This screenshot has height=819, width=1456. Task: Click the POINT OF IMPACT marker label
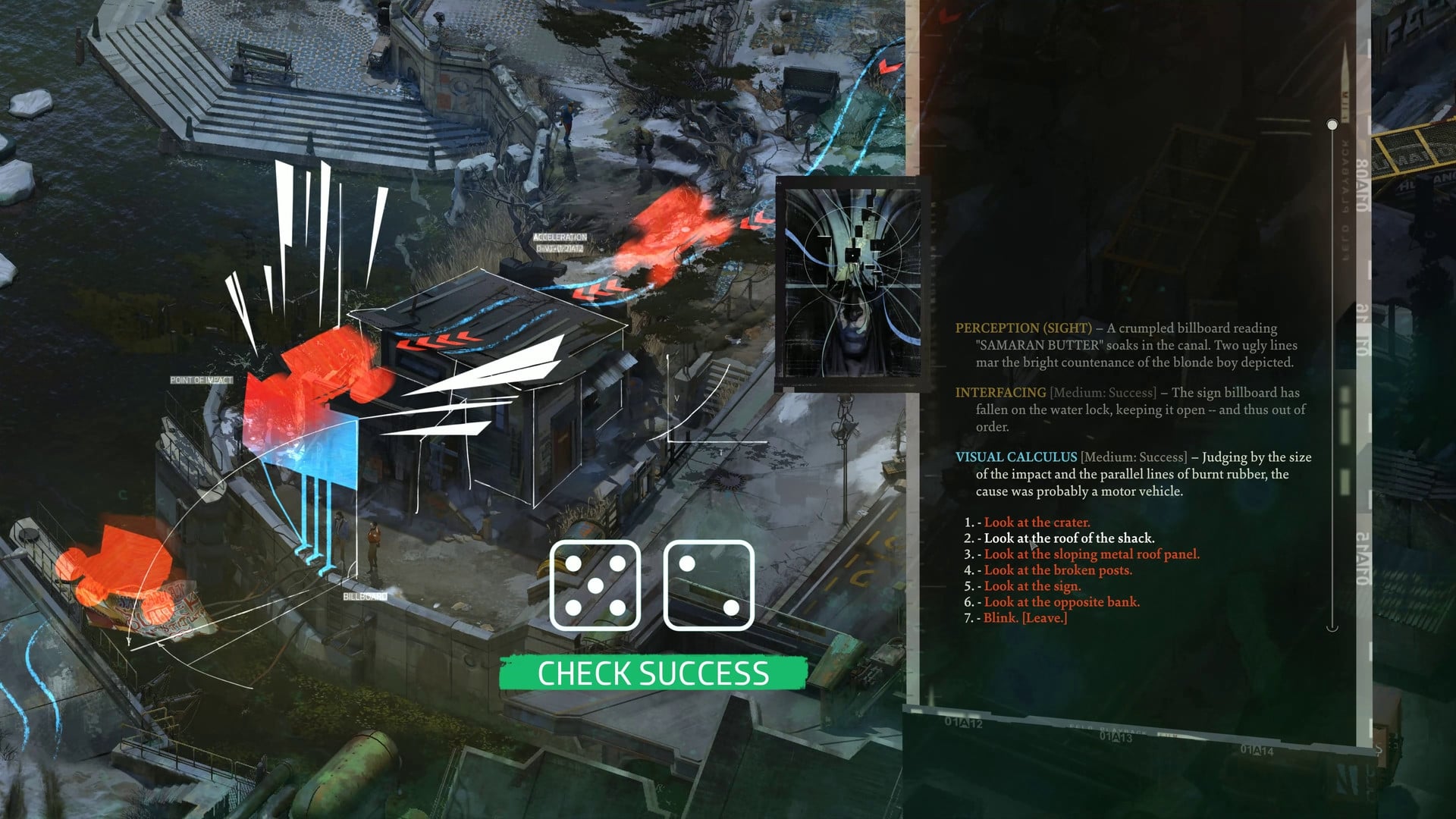[201, 378]
